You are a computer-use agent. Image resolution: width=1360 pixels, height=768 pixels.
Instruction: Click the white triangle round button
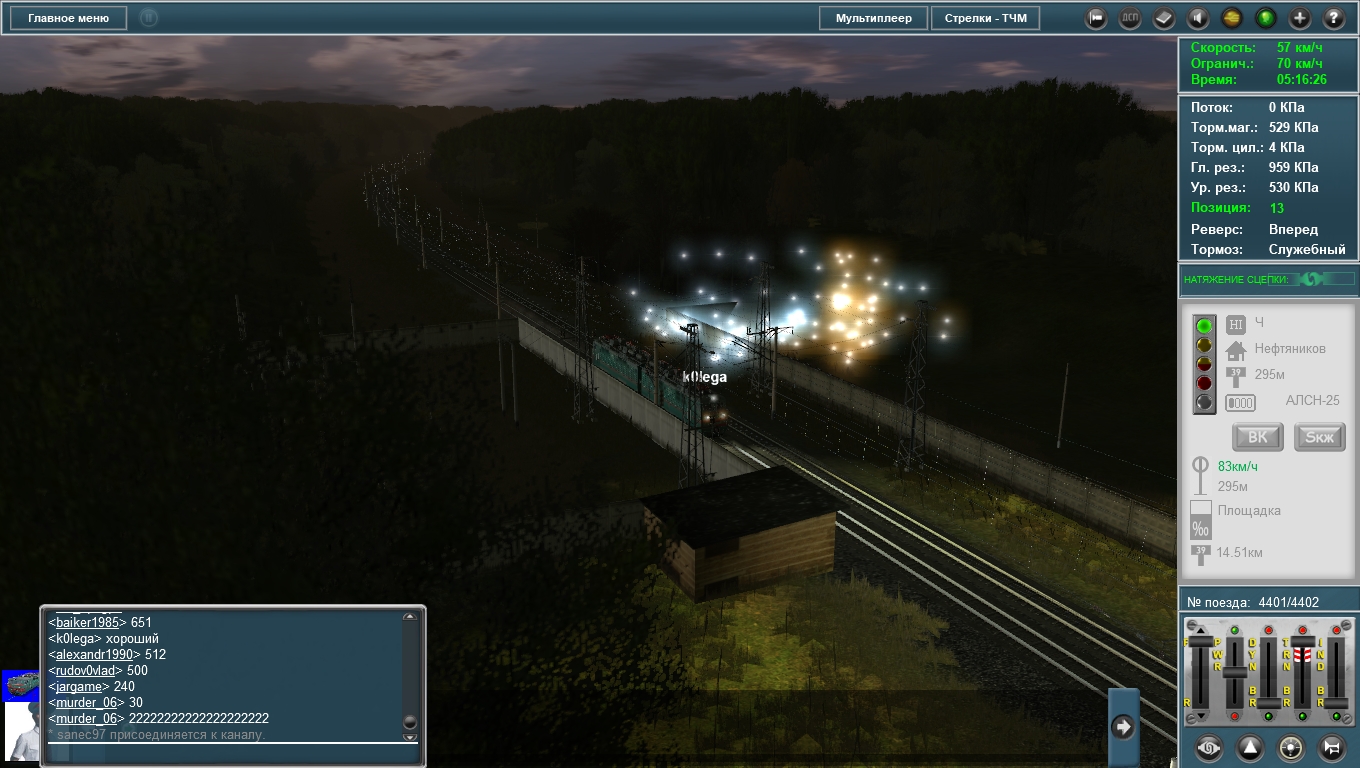point(1250,747)
